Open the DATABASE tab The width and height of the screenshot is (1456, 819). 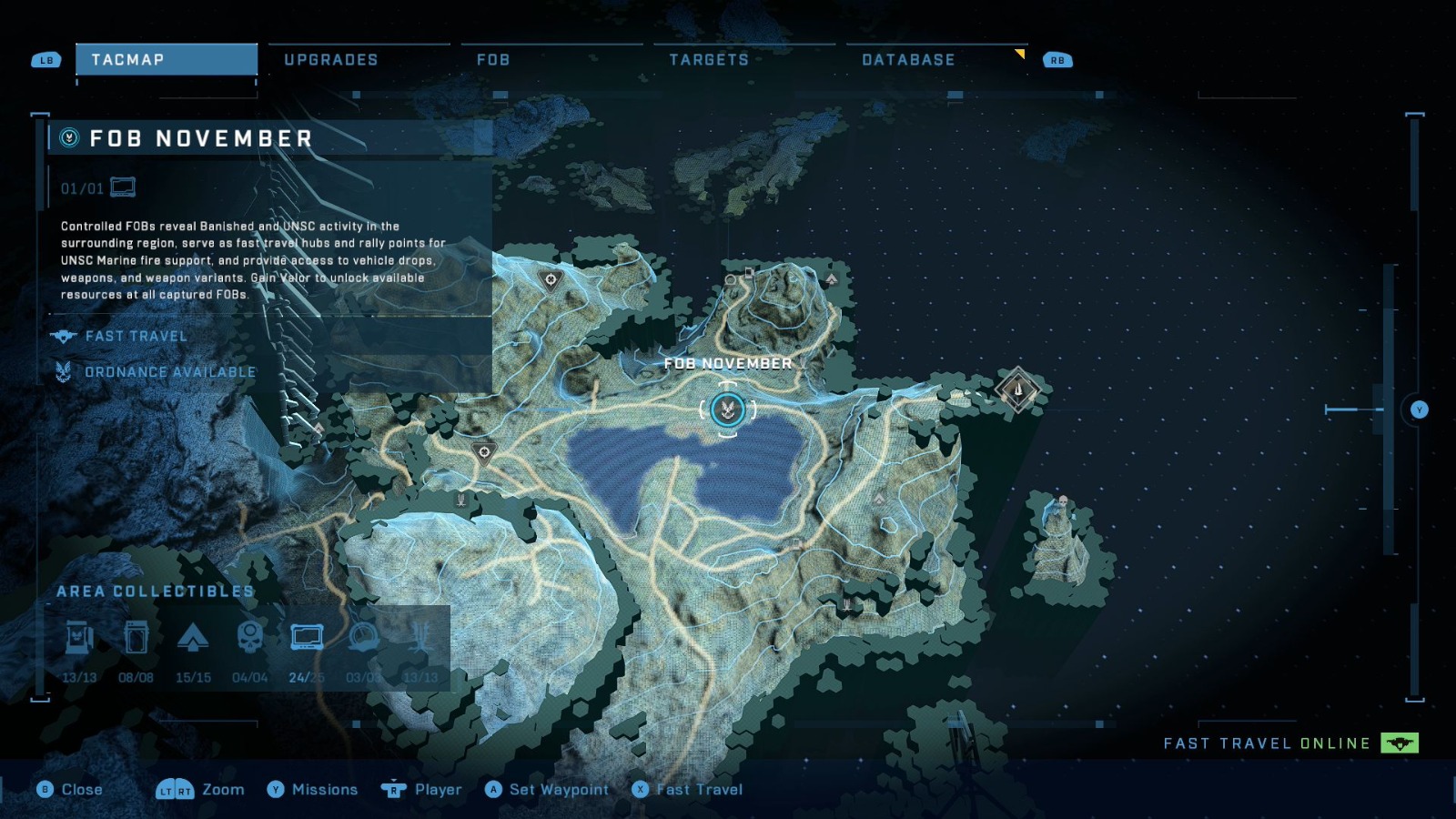(x=908, y=59)
